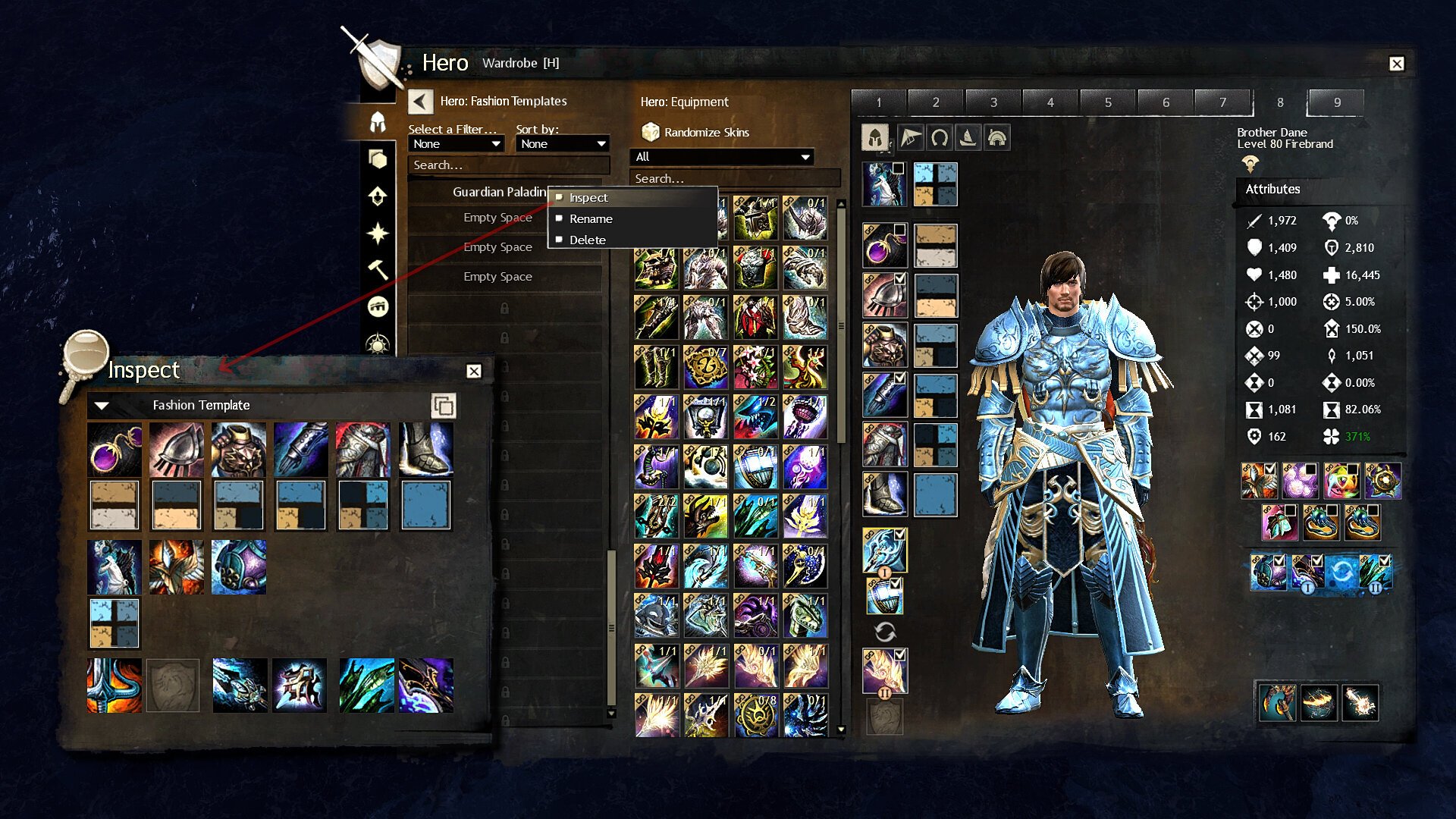Collapse the Fashion Template expander arrow
The image size is (1456, 819).
(x=102, y=406)
